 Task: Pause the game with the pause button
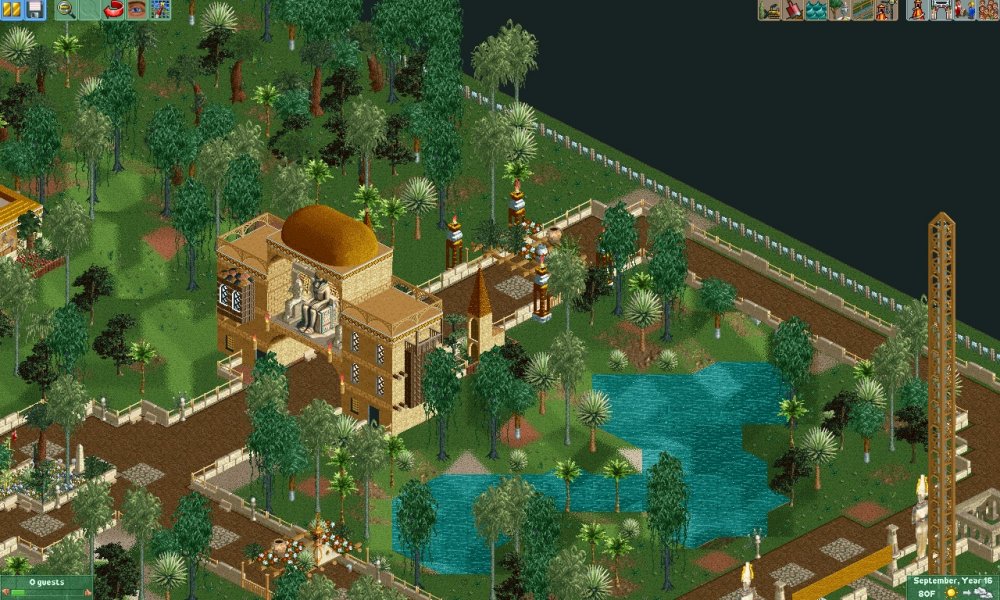click(13, 10)
